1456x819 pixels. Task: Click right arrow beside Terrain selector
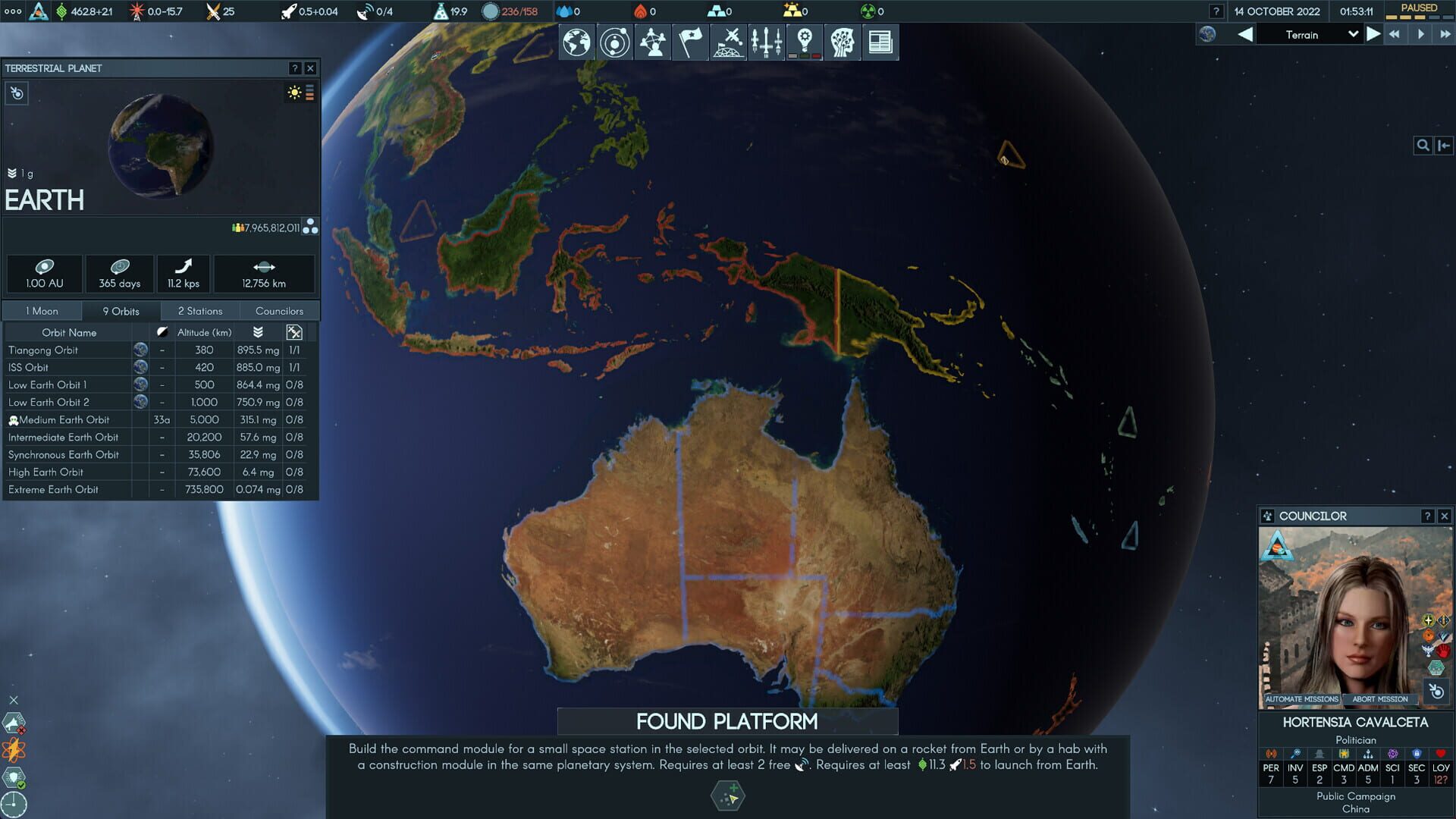tap(1373, 34)
